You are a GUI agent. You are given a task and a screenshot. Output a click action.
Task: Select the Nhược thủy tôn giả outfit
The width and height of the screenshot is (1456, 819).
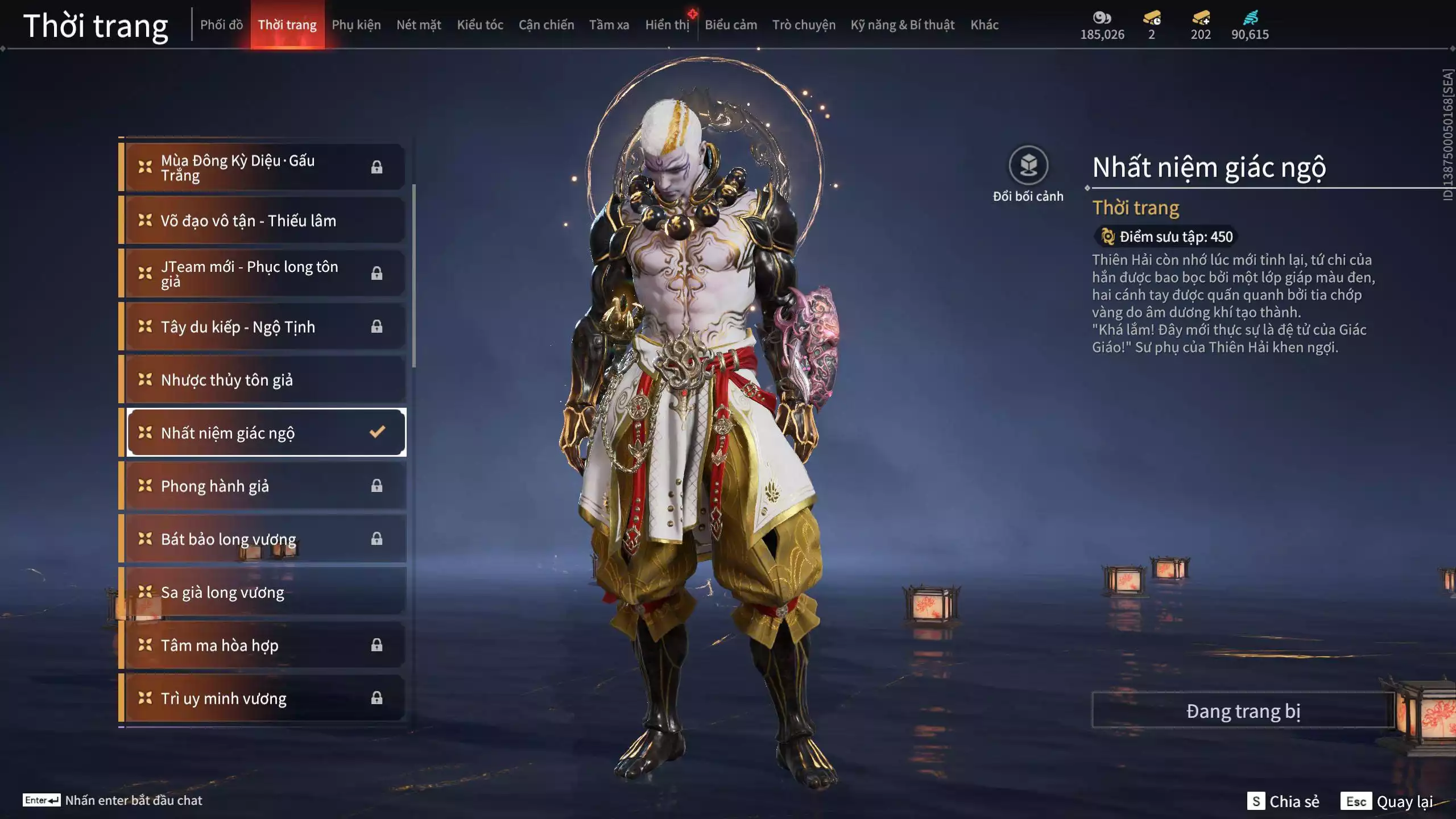[265, 380]
